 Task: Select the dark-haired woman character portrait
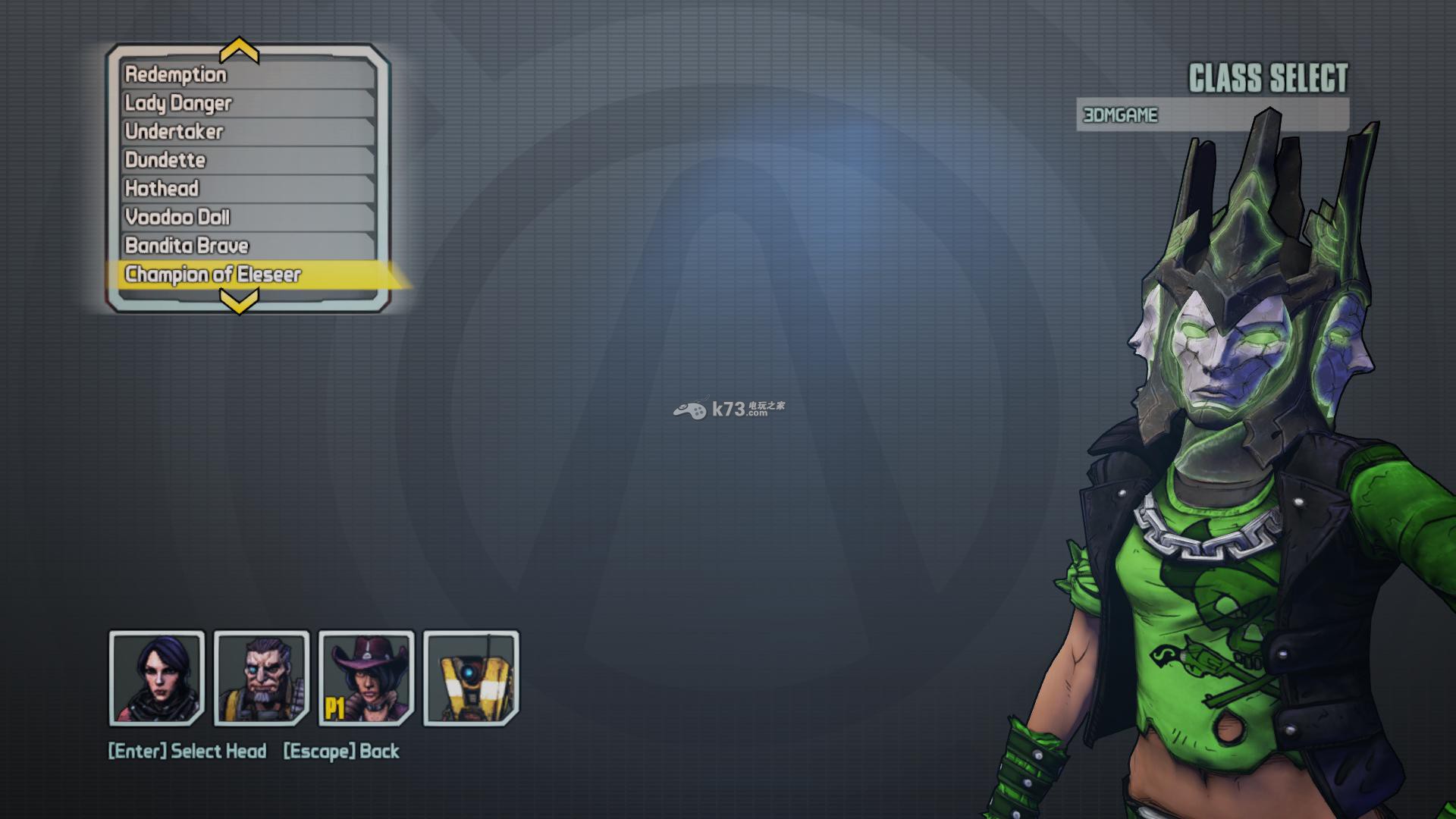pyautogui.click(x=157, y=678)
